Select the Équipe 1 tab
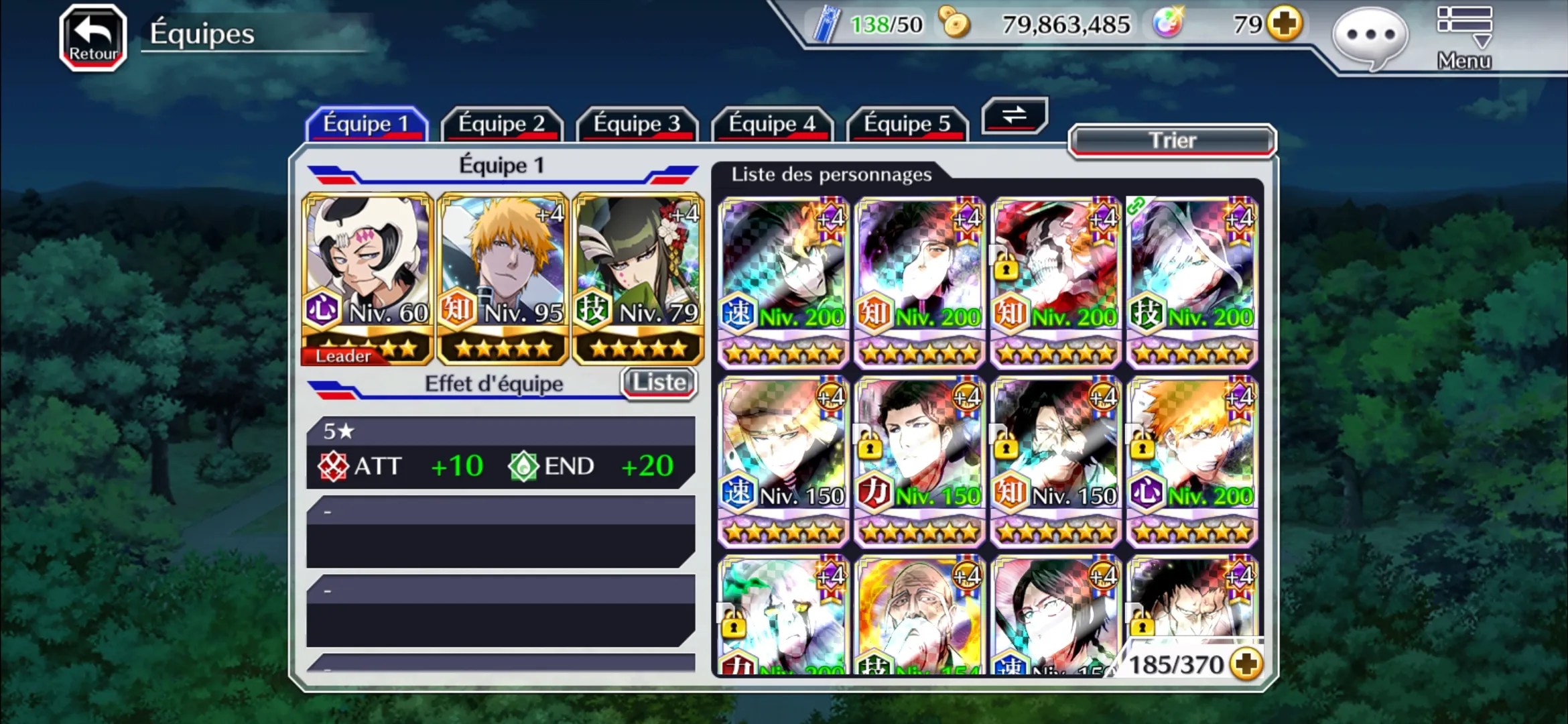This screenshot has width=1568, height=724. tap(366, 124)
